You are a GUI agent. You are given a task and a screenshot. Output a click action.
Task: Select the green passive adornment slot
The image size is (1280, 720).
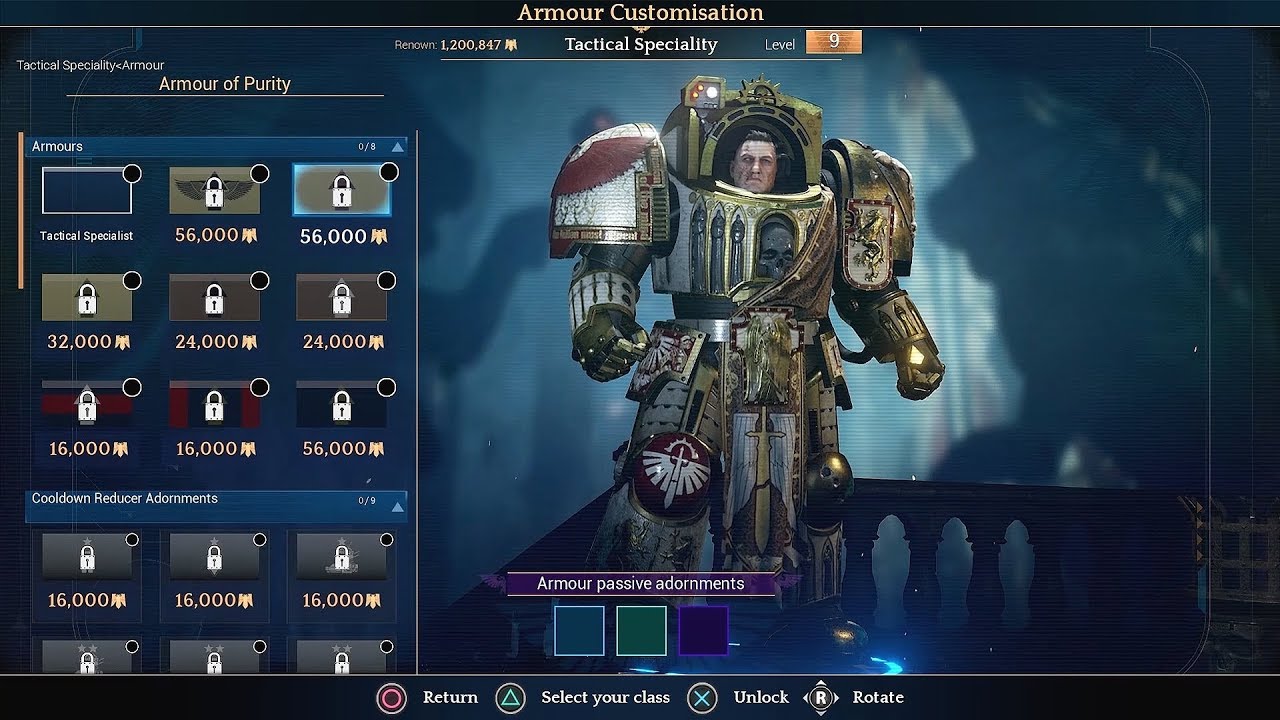tap(641, 631)
